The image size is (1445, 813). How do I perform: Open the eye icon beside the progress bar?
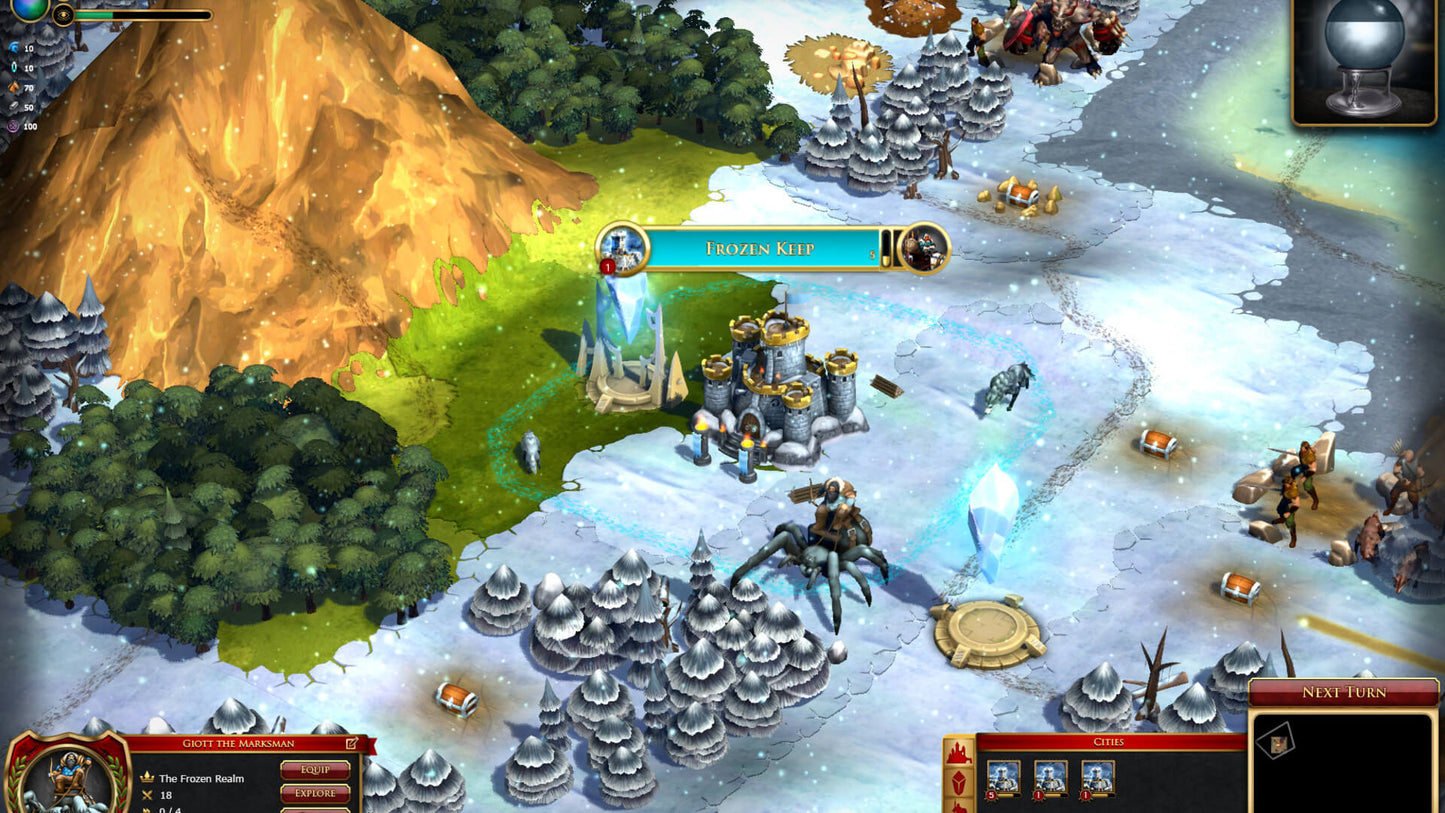63,16
